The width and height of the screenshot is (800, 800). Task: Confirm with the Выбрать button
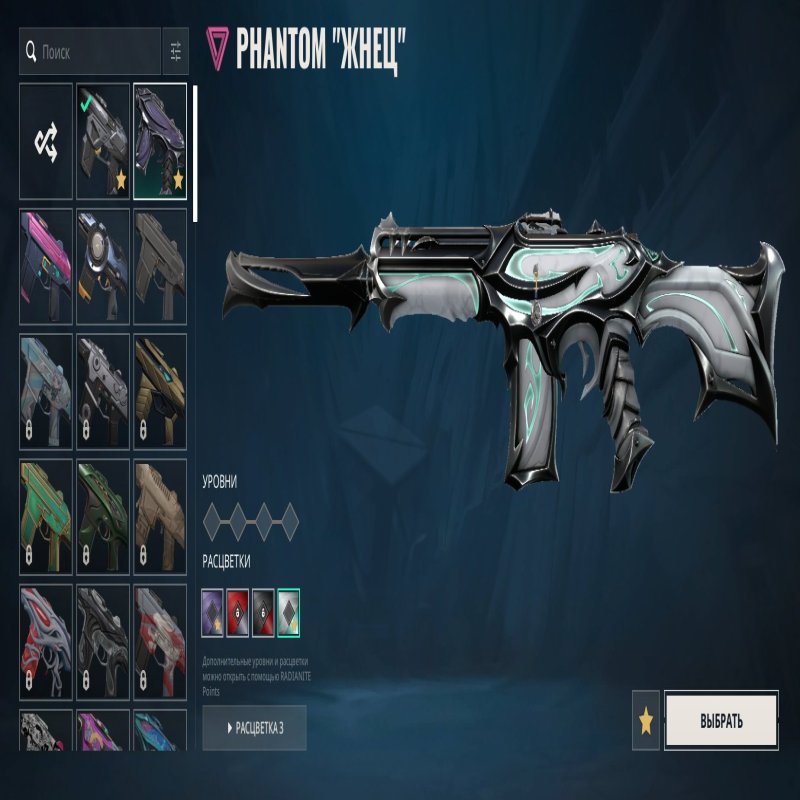(x=720, y=720)
